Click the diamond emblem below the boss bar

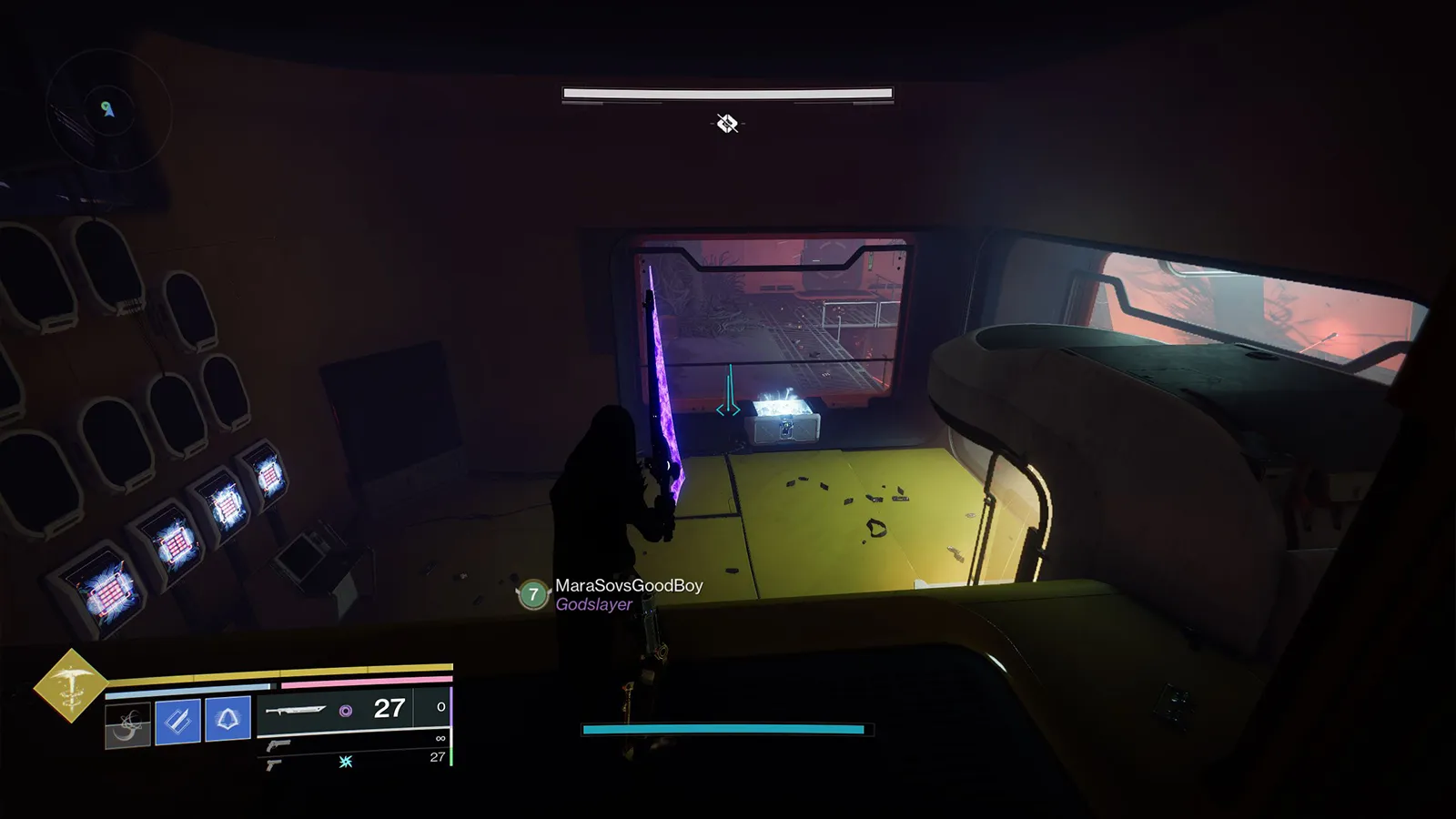coord(726,123)
